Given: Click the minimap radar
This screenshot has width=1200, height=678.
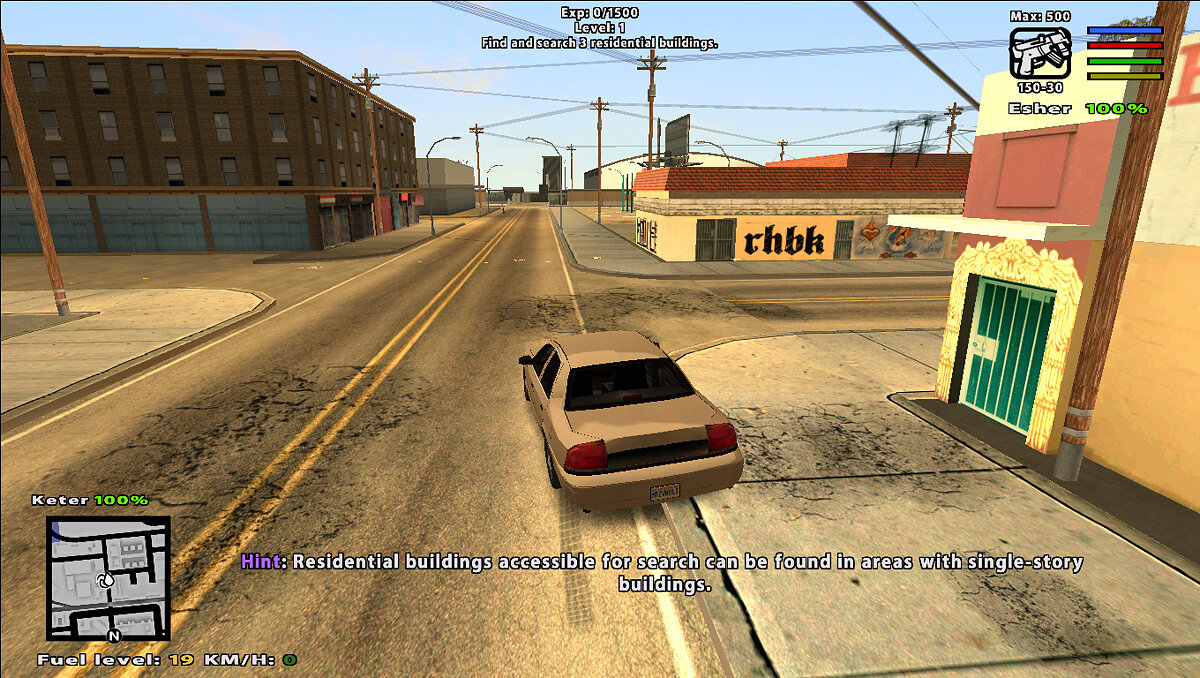Looking at the screenshot, I should (108, 577).
